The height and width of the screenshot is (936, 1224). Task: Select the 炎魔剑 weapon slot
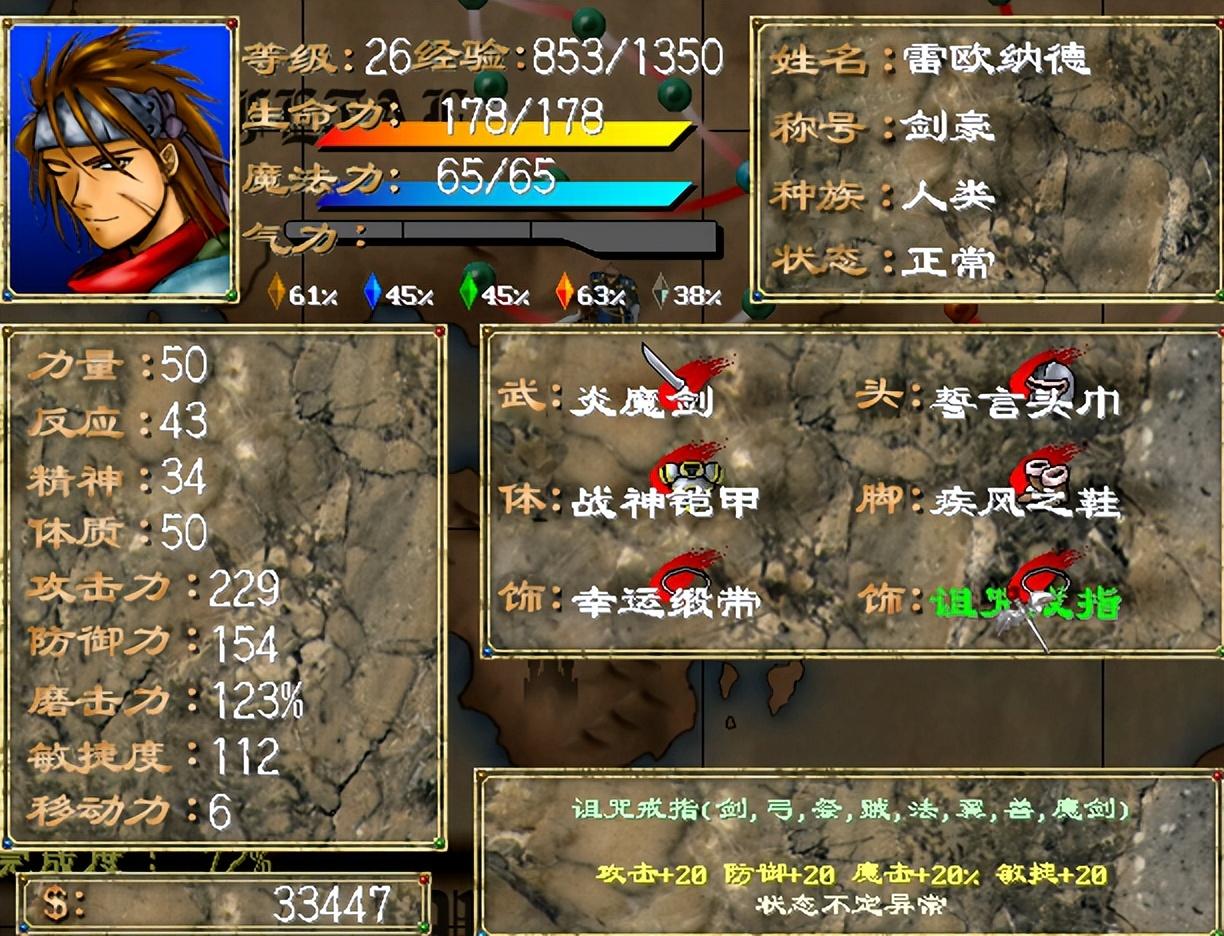643,400
